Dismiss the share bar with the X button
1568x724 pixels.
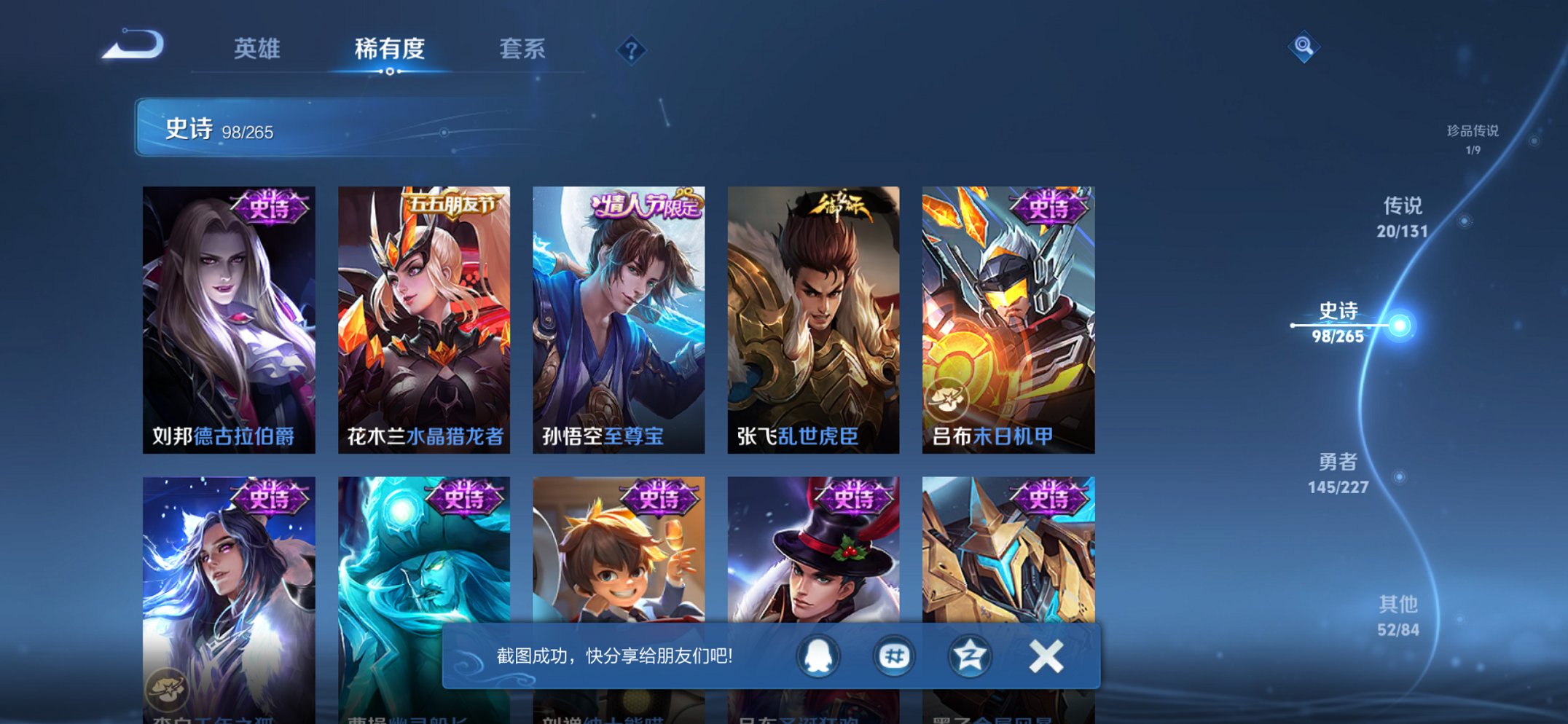click(1045, 655)
